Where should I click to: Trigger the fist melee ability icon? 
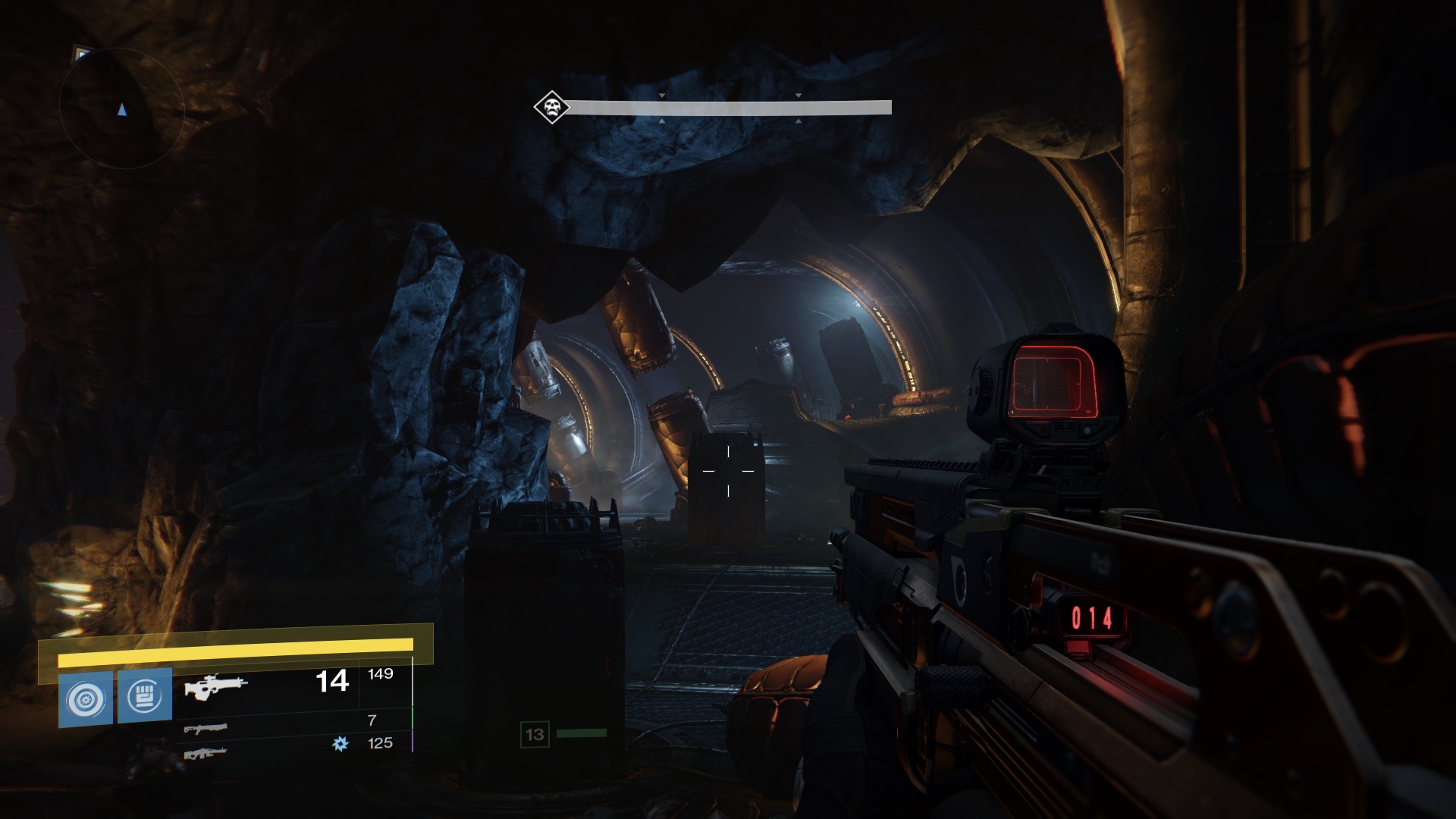pyautogui.click(x=145, y=695)
